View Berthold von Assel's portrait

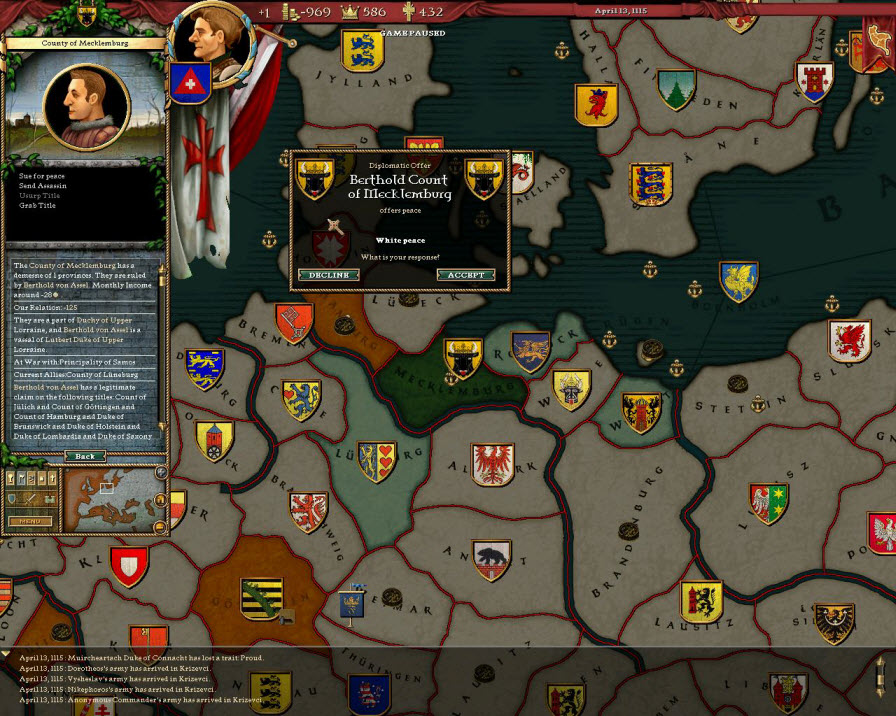86,105
